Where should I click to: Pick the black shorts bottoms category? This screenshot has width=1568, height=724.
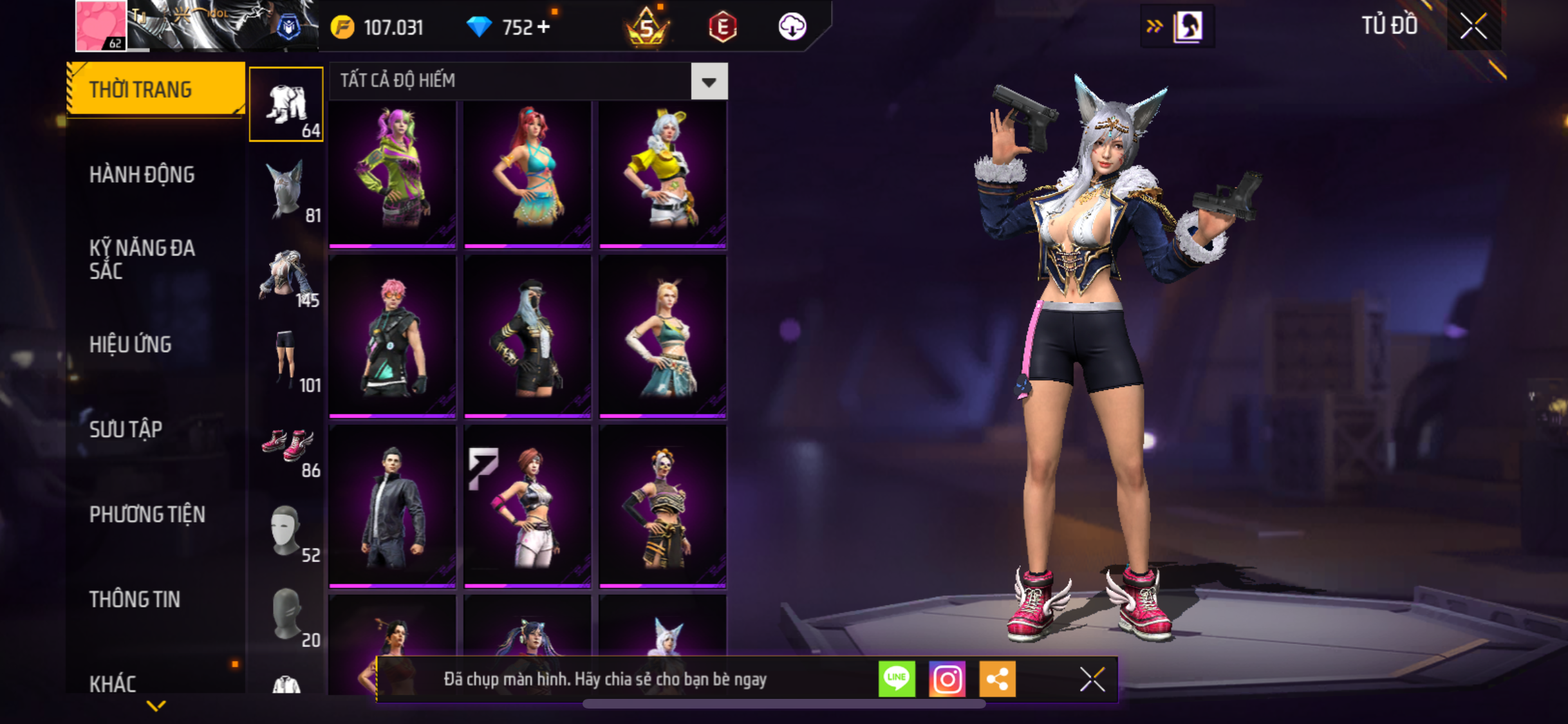pyautogui.click(x=286, y=360)
